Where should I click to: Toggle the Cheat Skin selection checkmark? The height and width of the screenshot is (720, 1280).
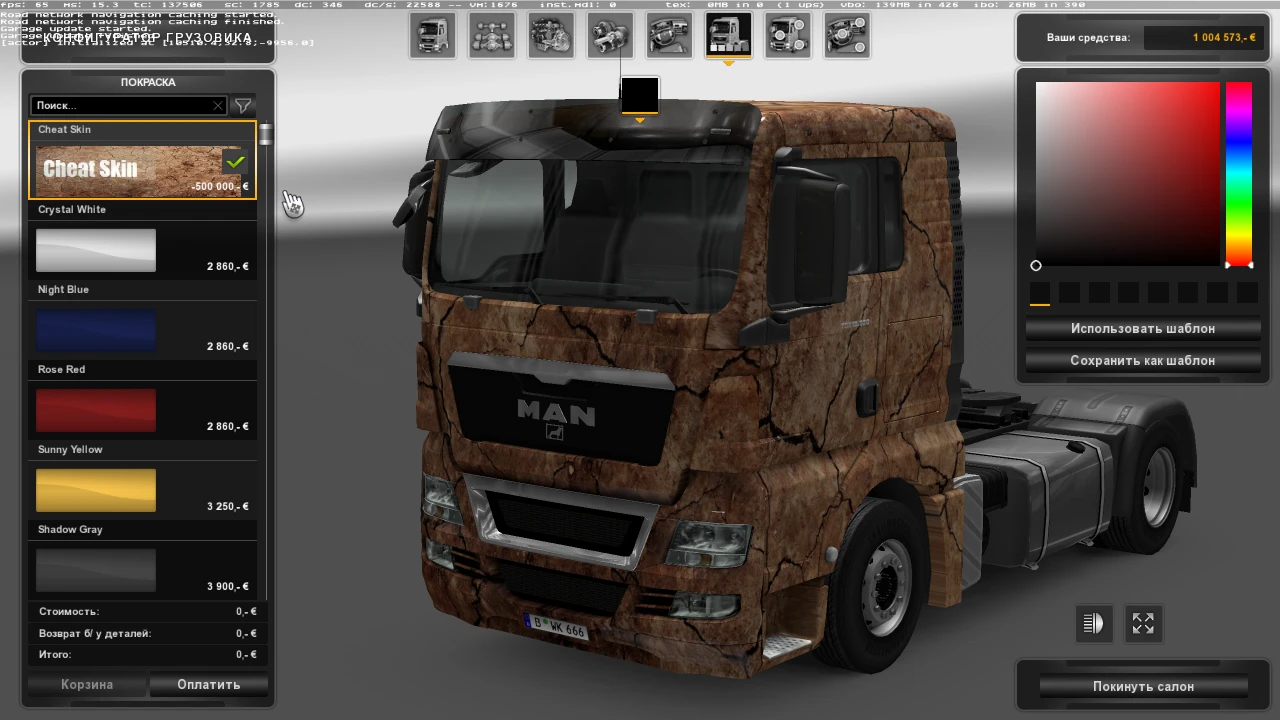click(235, 161)
